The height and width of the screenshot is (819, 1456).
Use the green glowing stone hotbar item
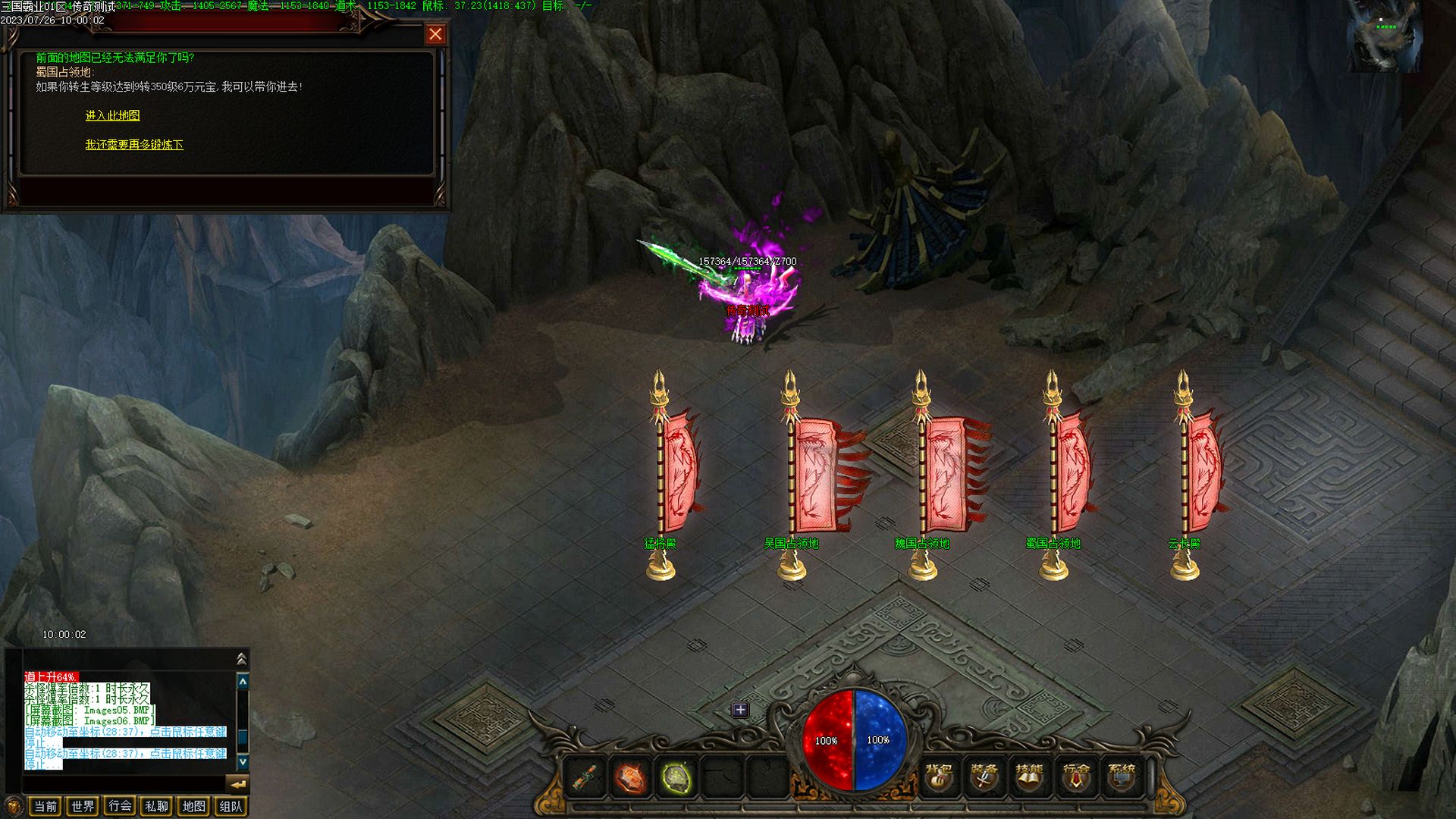pyautogui.click(x=676, y=777)
